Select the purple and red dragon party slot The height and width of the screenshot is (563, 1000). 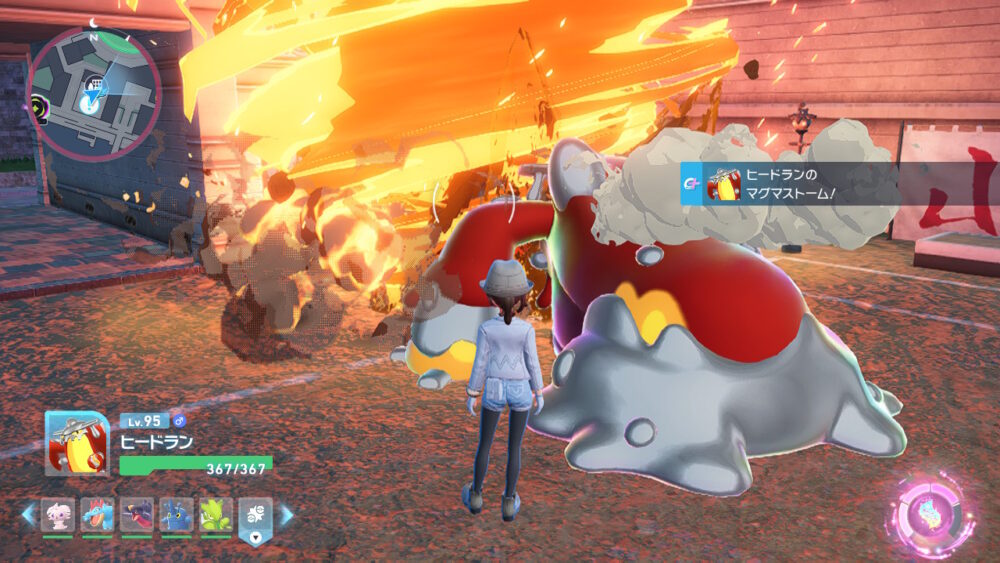click(x=136, y=514)
